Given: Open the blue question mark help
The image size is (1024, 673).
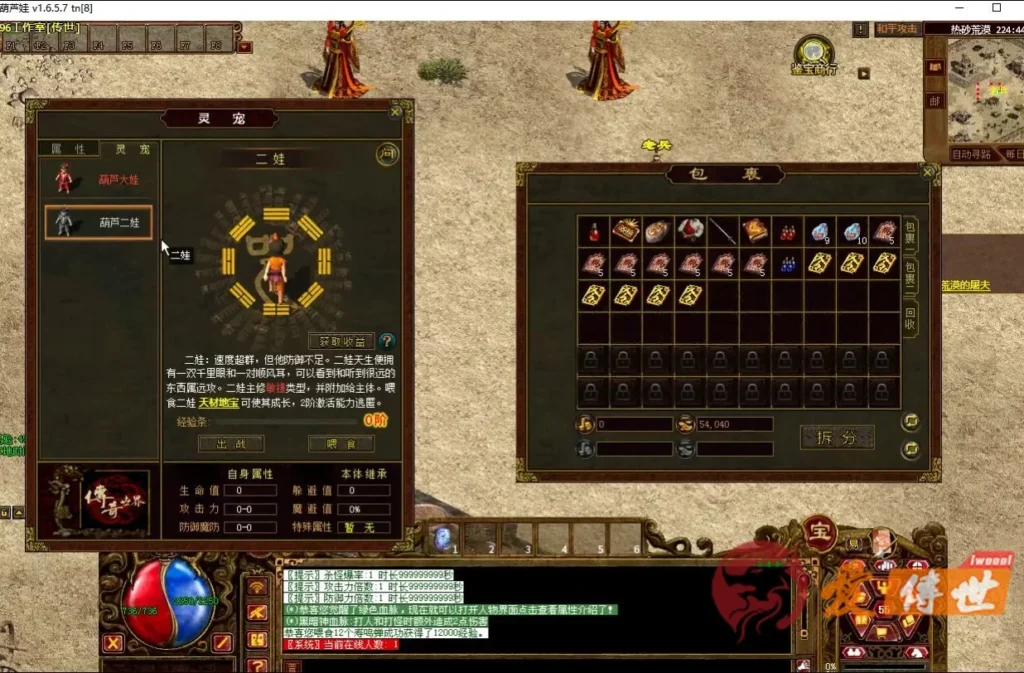Looking at the screenshot, I should pos(387,341).
